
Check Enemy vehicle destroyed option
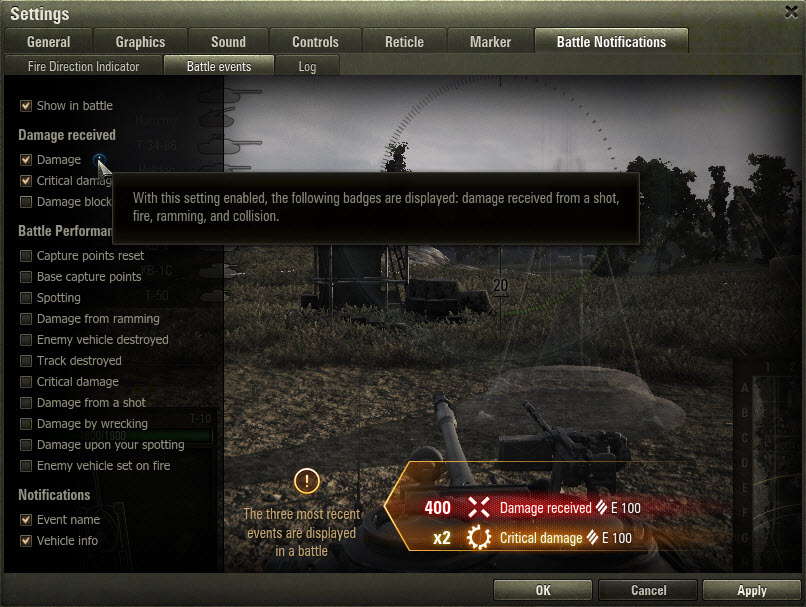click(x=26, y=340)
